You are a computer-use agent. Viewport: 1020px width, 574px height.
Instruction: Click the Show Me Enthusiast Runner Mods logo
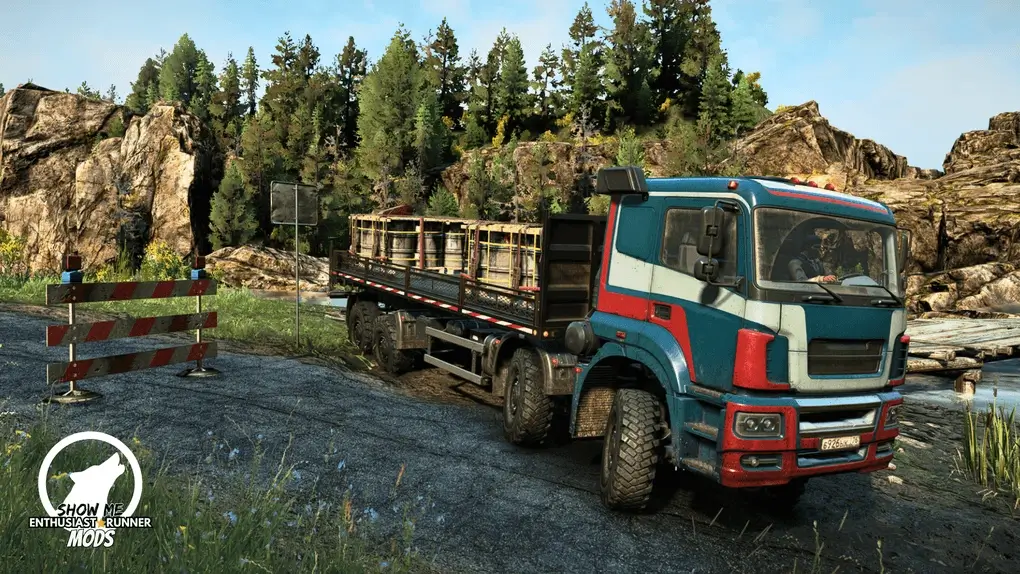pyautogui.click(x=90, y=490)
